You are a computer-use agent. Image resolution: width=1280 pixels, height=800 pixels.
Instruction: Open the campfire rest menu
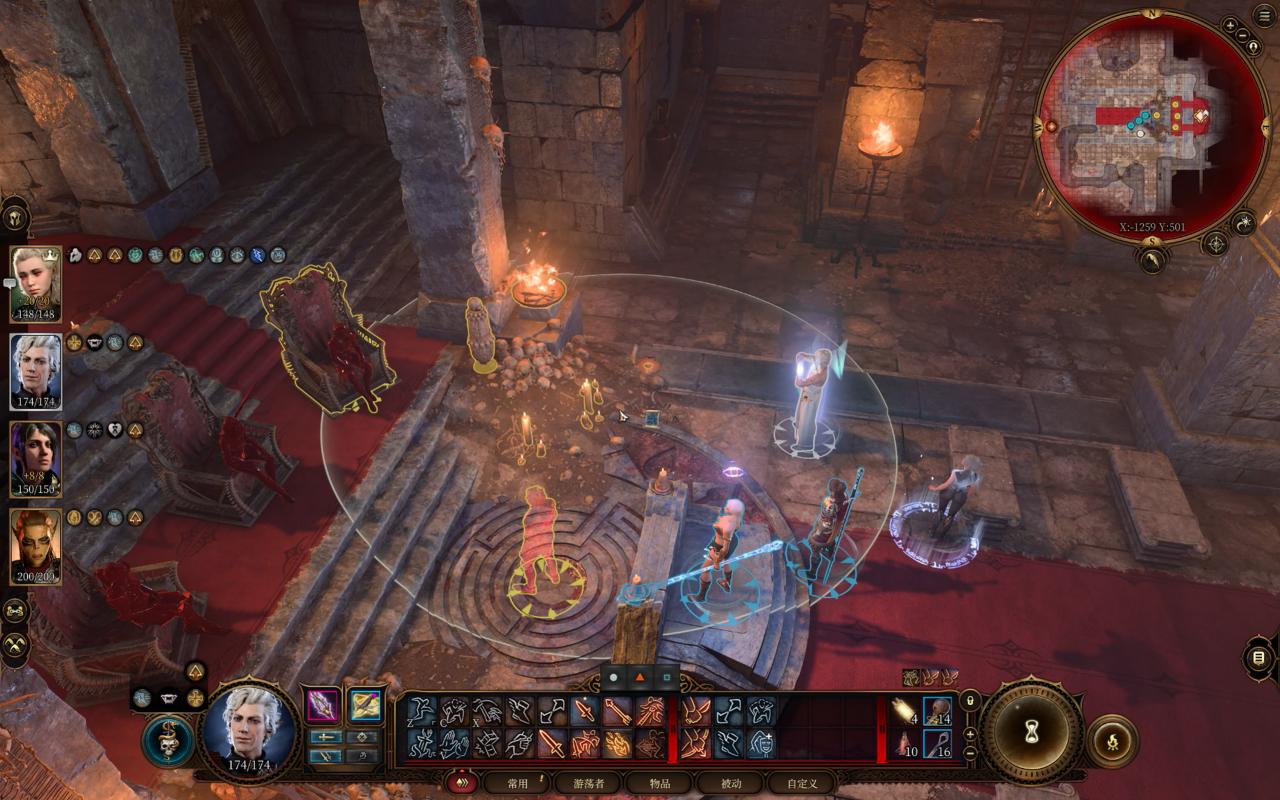[x=1112, y=741]
